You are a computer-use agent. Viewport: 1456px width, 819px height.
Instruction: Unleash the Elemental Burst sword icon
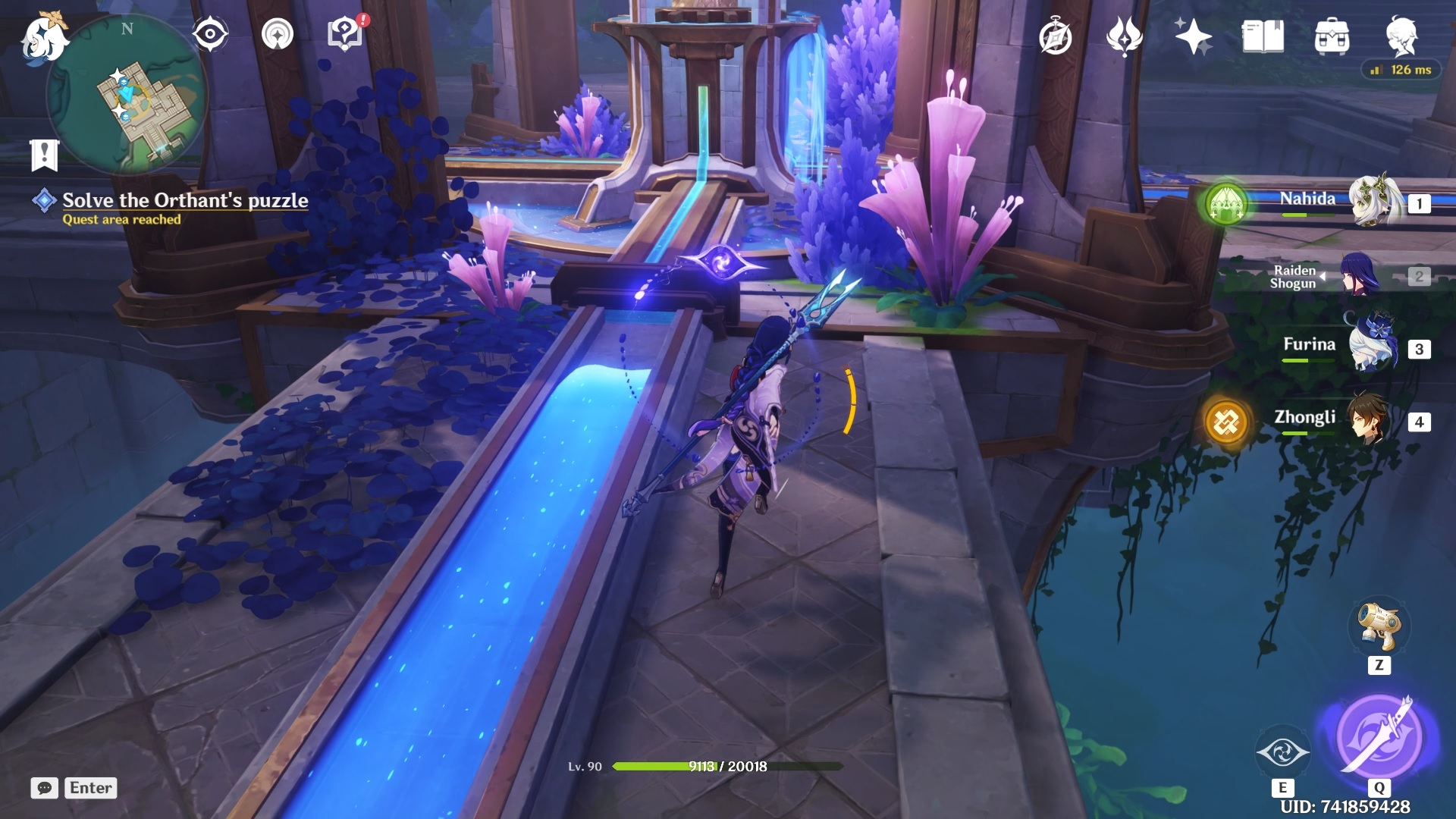coord(1379,736)
